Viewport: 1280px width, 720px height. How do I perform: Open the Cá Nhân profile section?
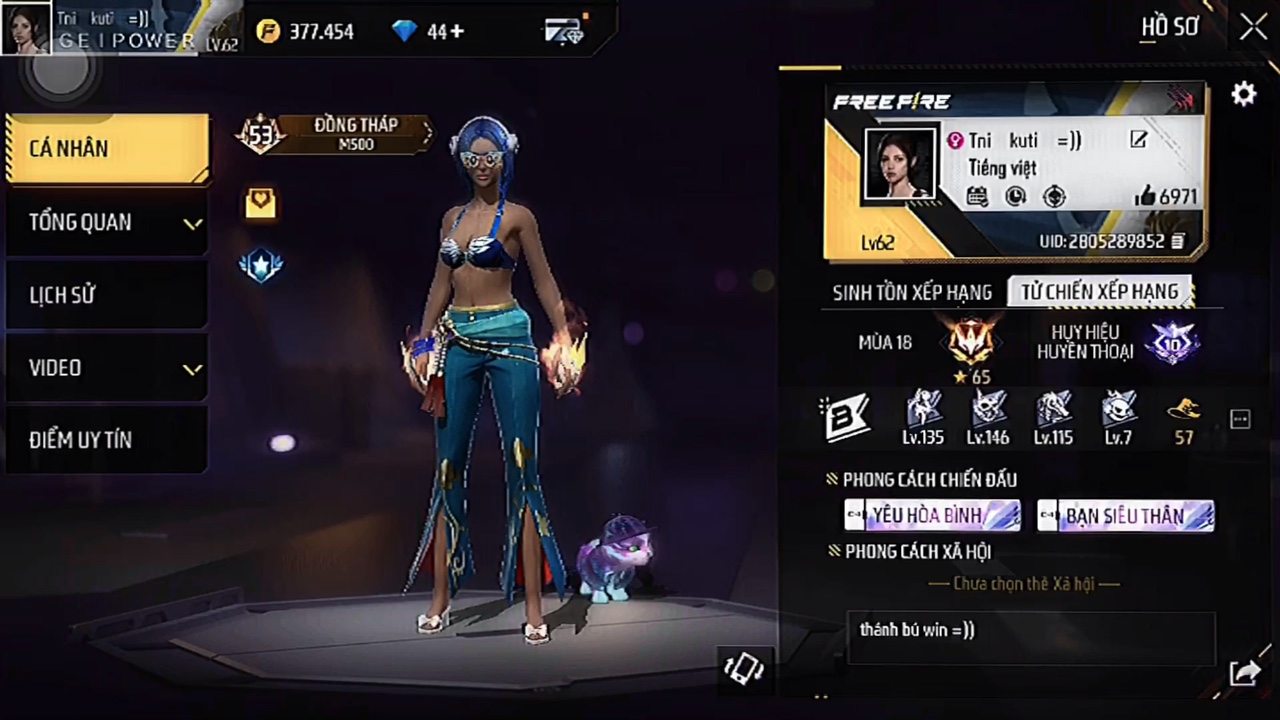pyautogui.click(x=107, y=148)
